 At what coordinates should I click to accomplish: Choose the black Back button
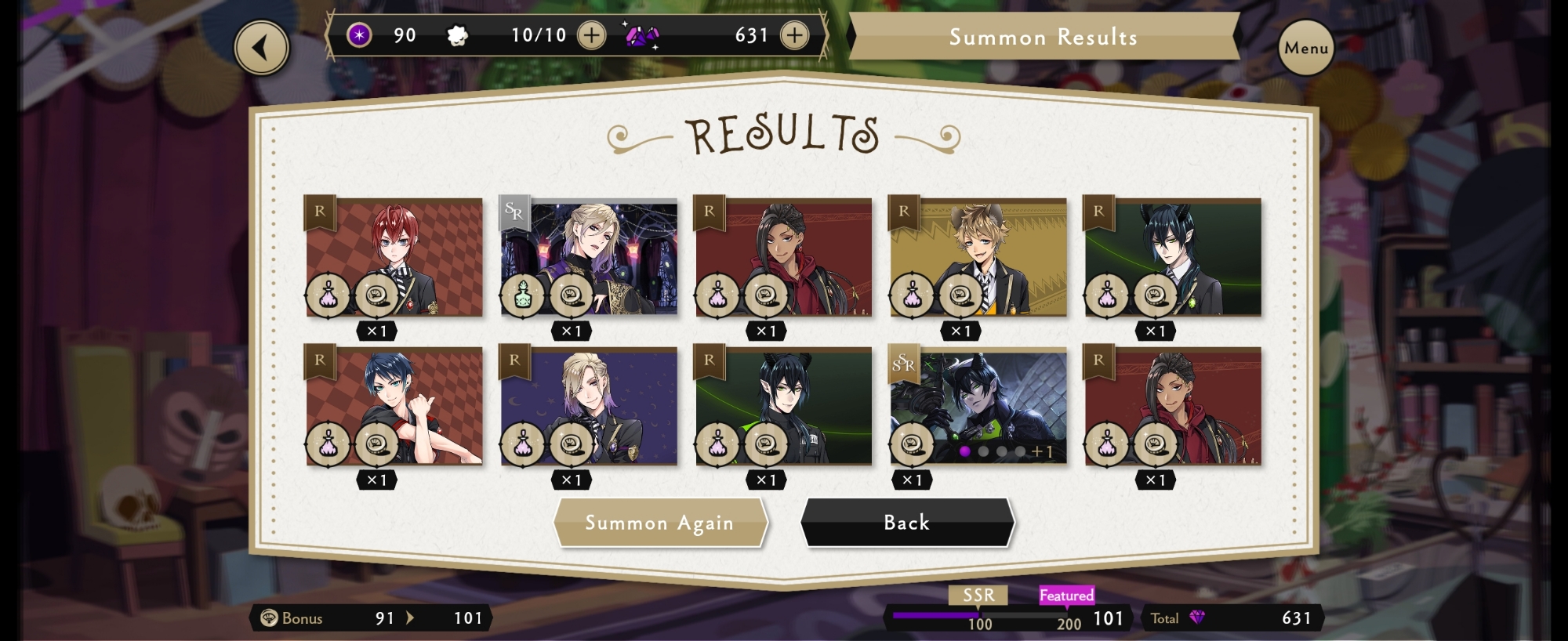pos(906,523)
